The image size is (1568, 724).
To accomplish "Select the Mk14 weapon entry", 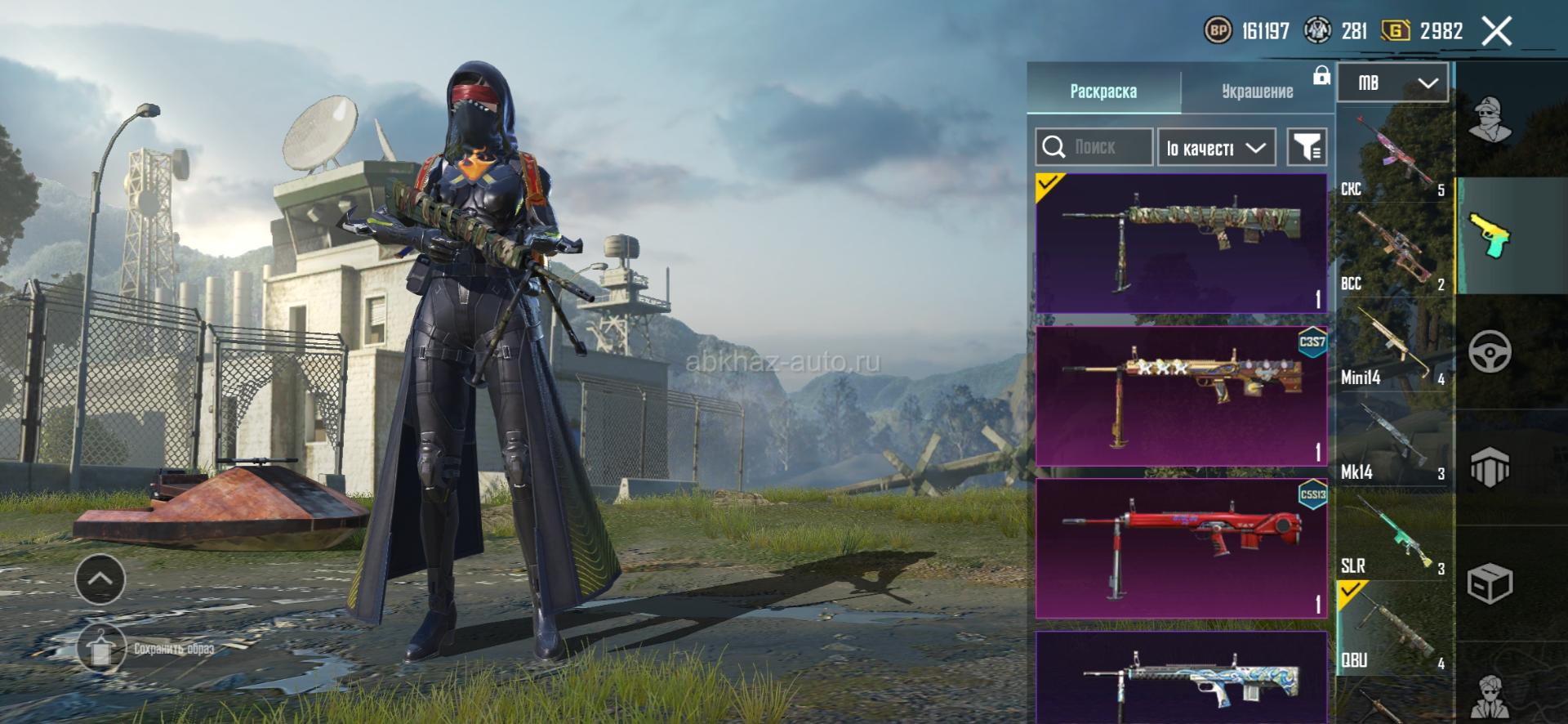I will (x=1394, y=439).
